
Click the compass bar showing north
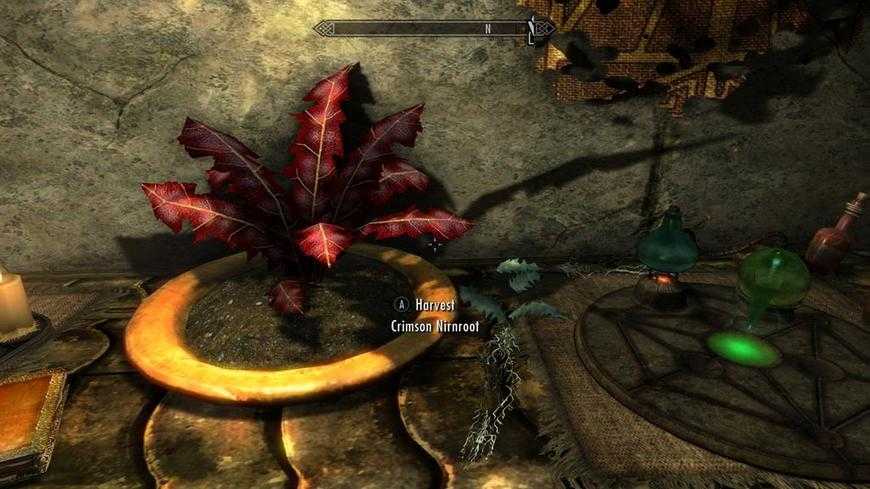pyautogui.click(x=434, y=29)
